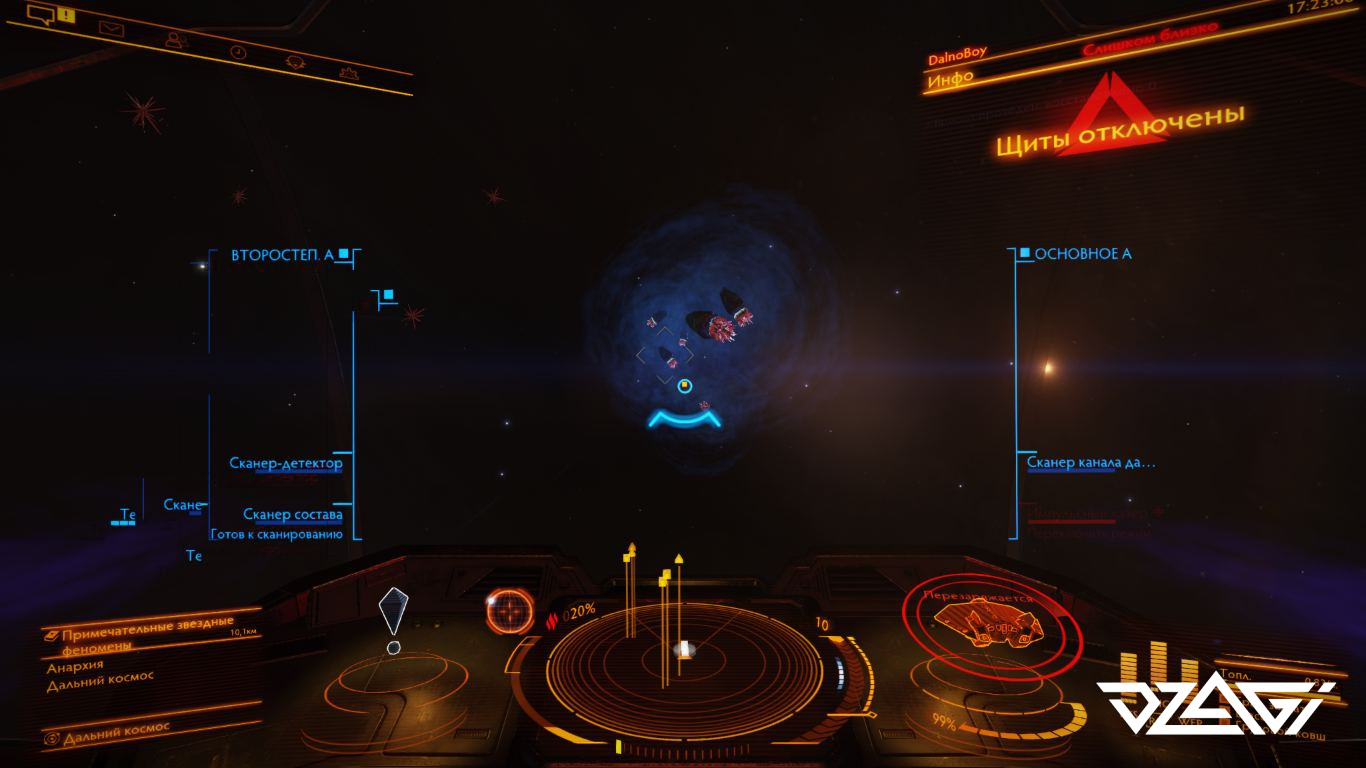Screen dimensions: 1366x768
Task: Select the Сканер состава fire group entry
Action: [x=293, y=514]
